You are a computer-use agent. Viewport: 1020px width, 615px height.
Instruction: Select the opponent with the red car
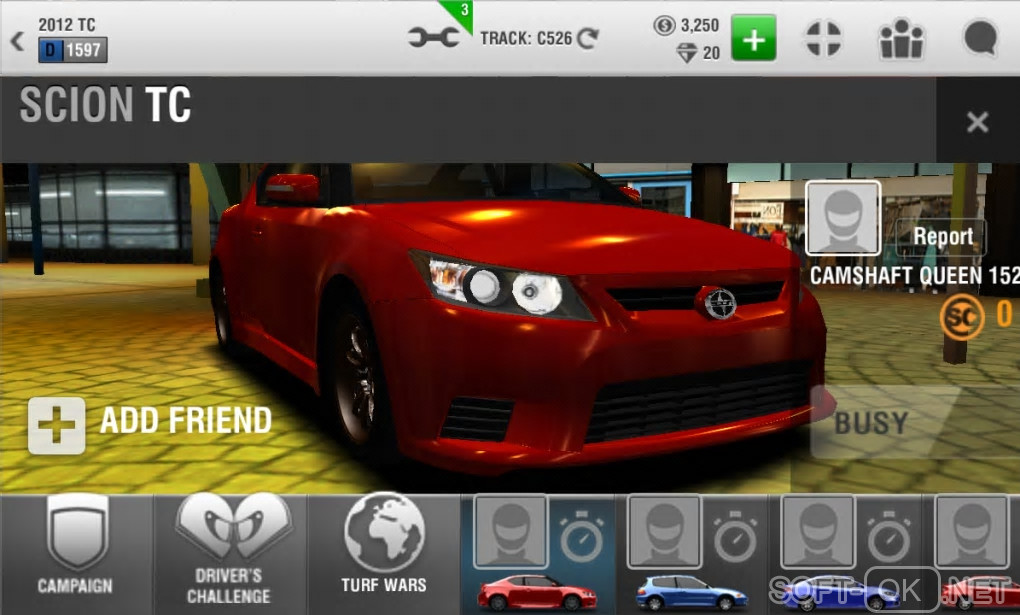(x=537, y=553)
